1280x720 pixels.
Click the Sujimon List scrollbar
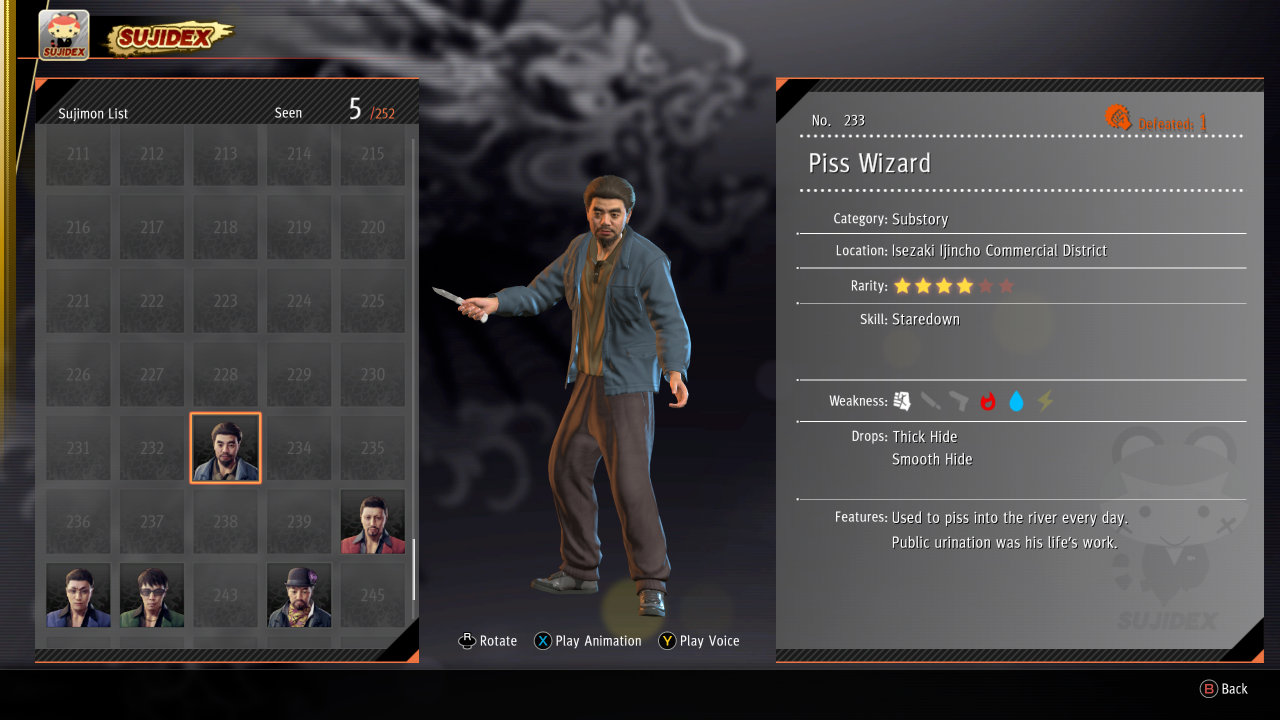tap(413, 568)
